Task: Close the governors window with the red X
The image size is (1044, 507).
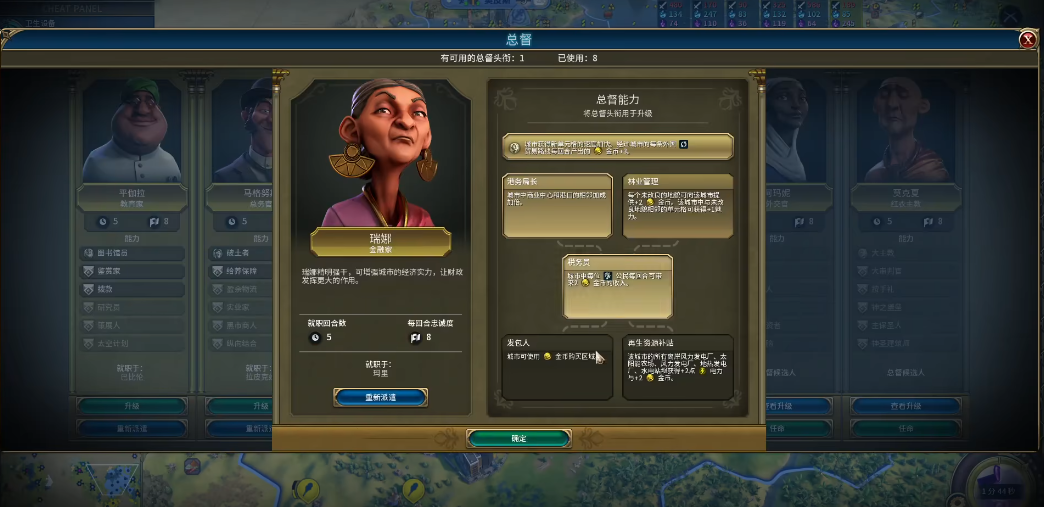Action: [x=1027, y=40]
